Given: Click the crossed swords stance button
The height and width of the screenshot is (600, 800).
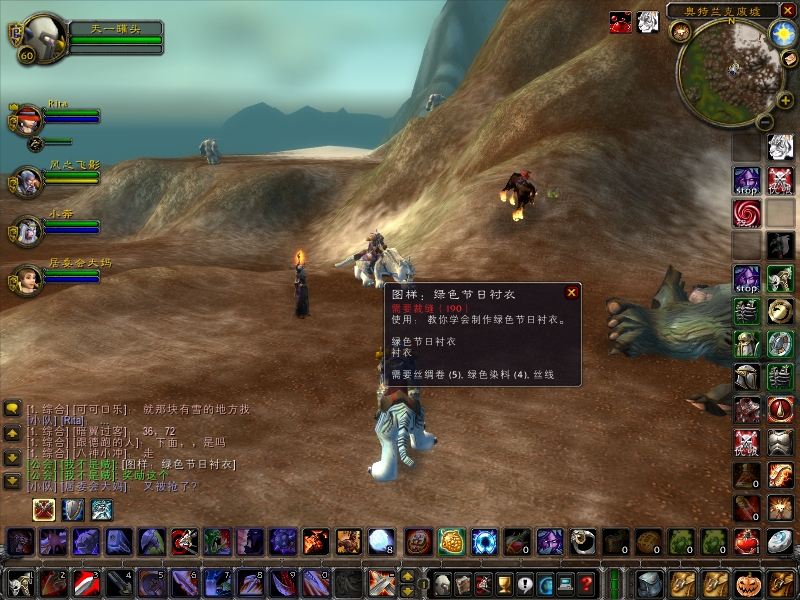Looking at the screenshot, I should (x=44, y=510).
